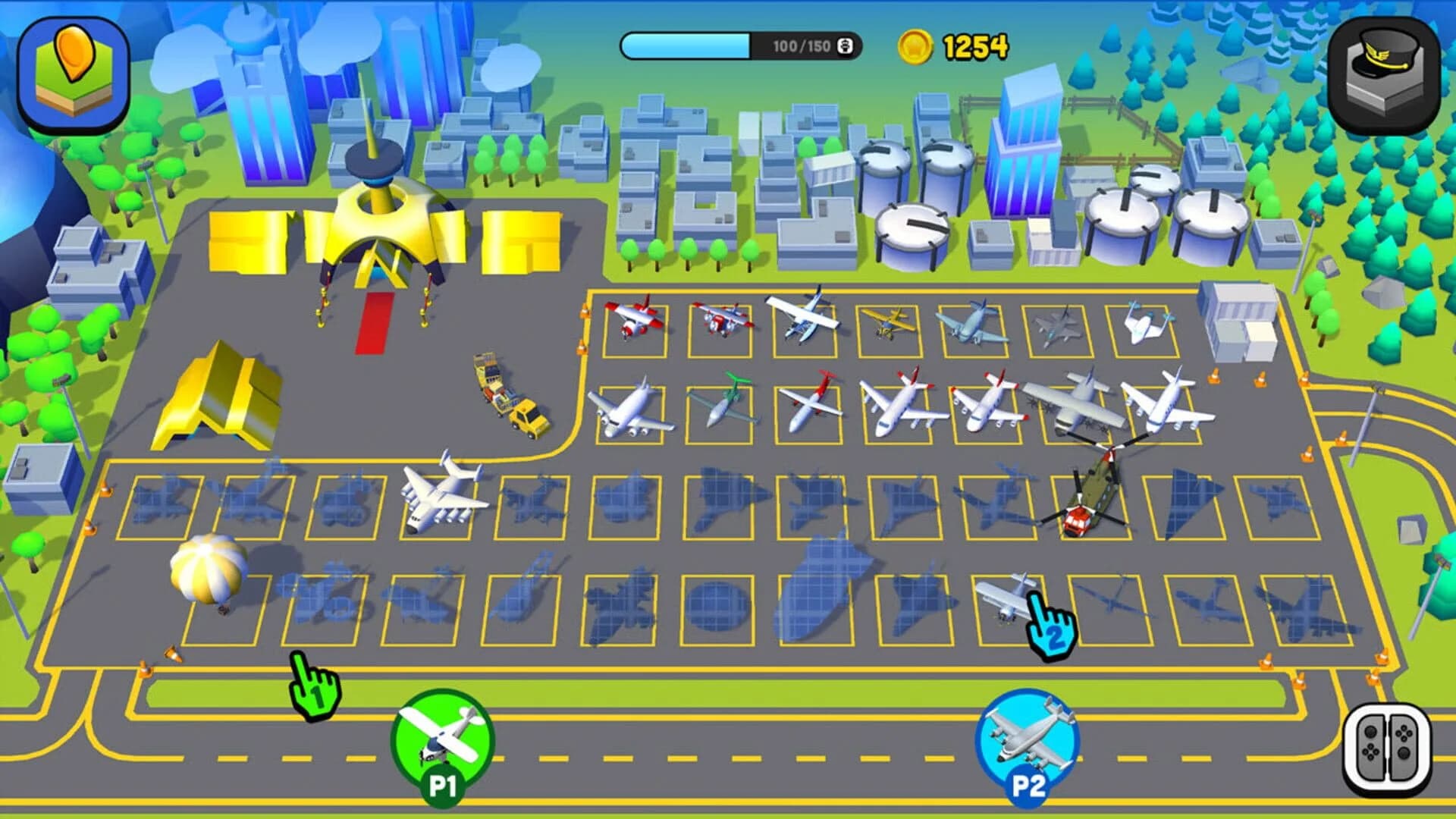Screen dimensions: 1456x819
Task: Select the coin currency icon
Action: pyautogui.click(x=920, y=47)
